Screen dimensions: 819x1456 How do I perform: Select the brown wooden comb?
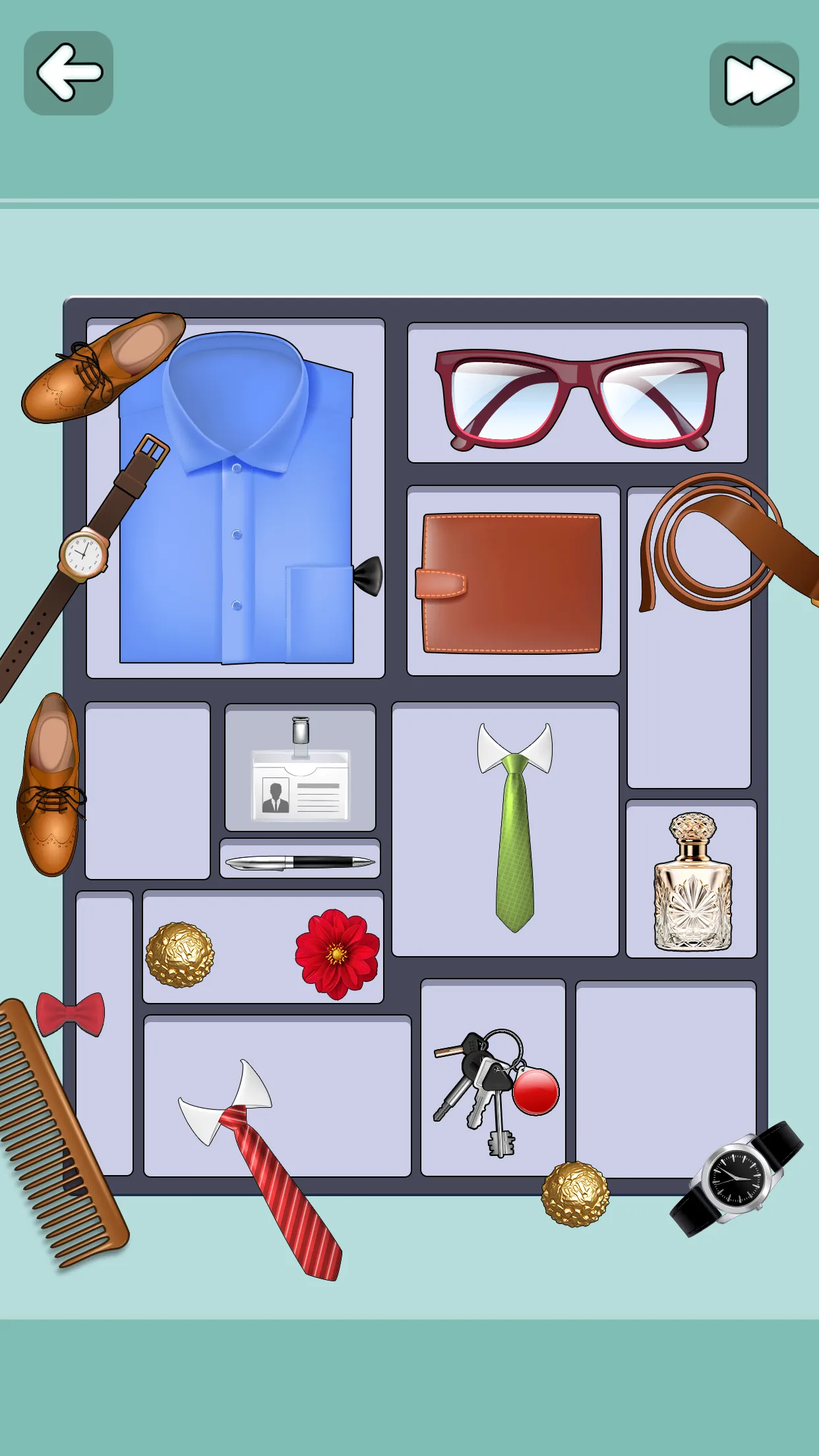[59, 1134]
